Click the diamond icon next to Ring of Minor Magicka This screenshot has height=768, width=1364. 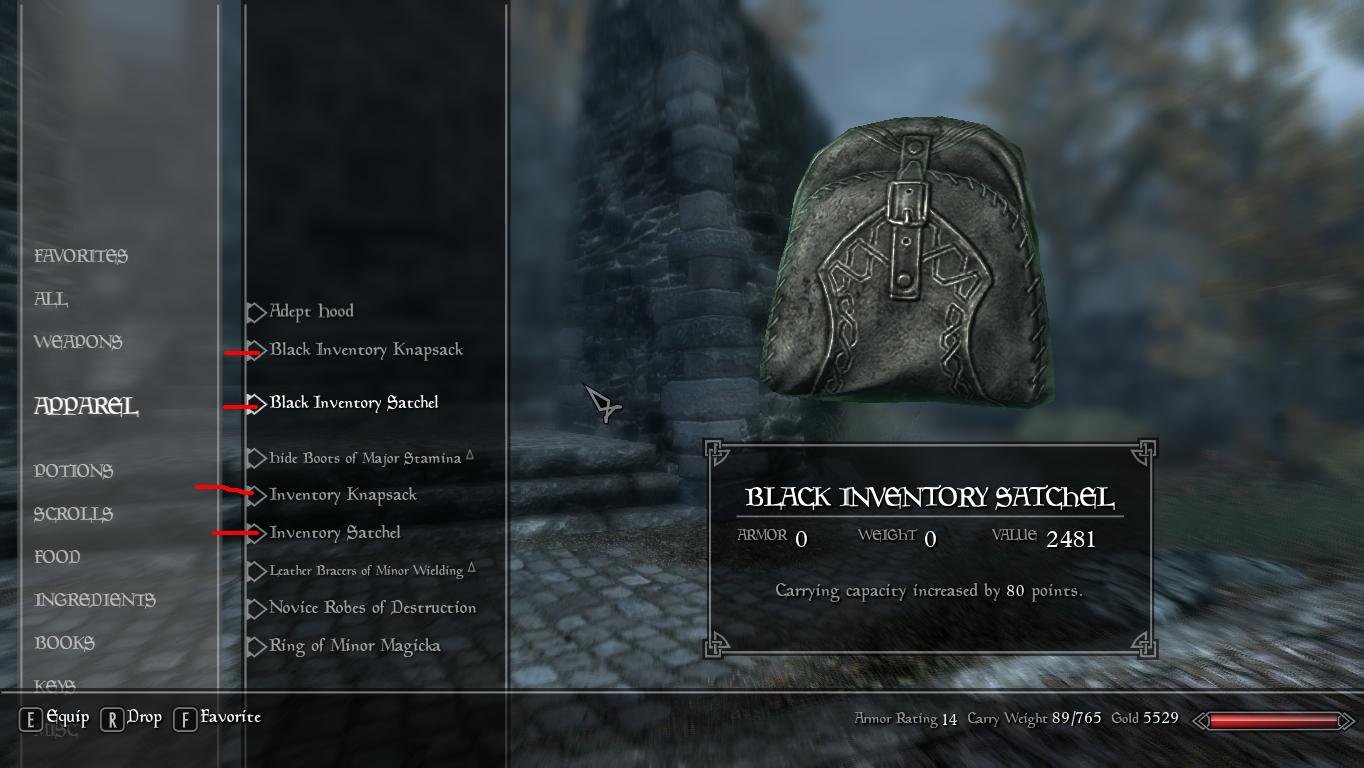point(257,645)
